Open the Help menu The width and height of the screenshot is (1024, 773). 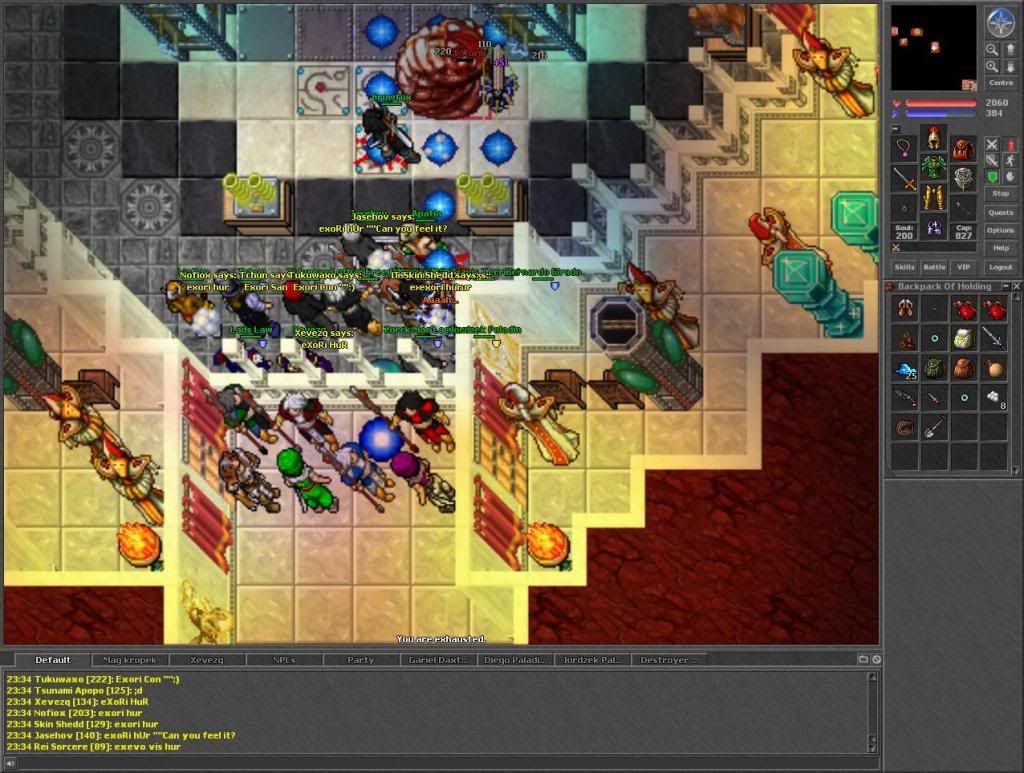point(1000,248)
